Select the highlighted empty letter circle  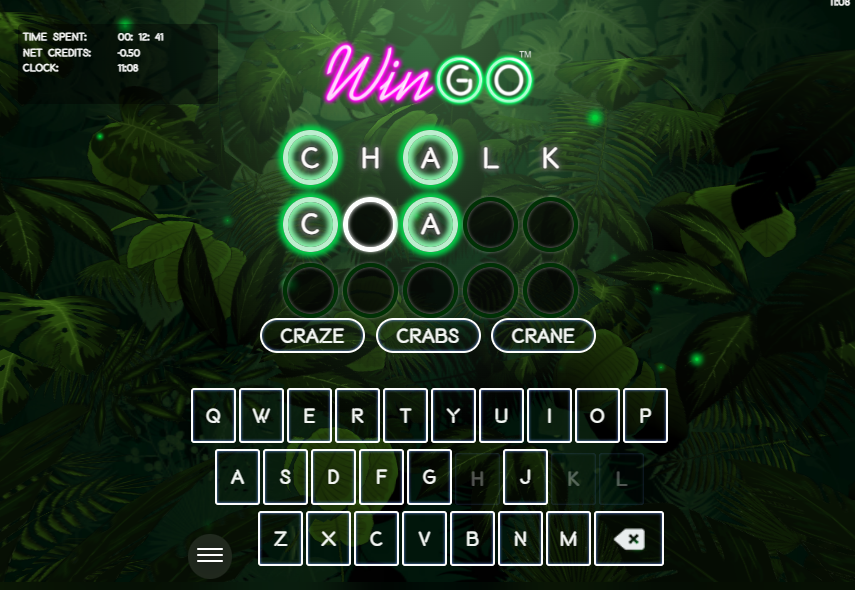coord(370,225)
